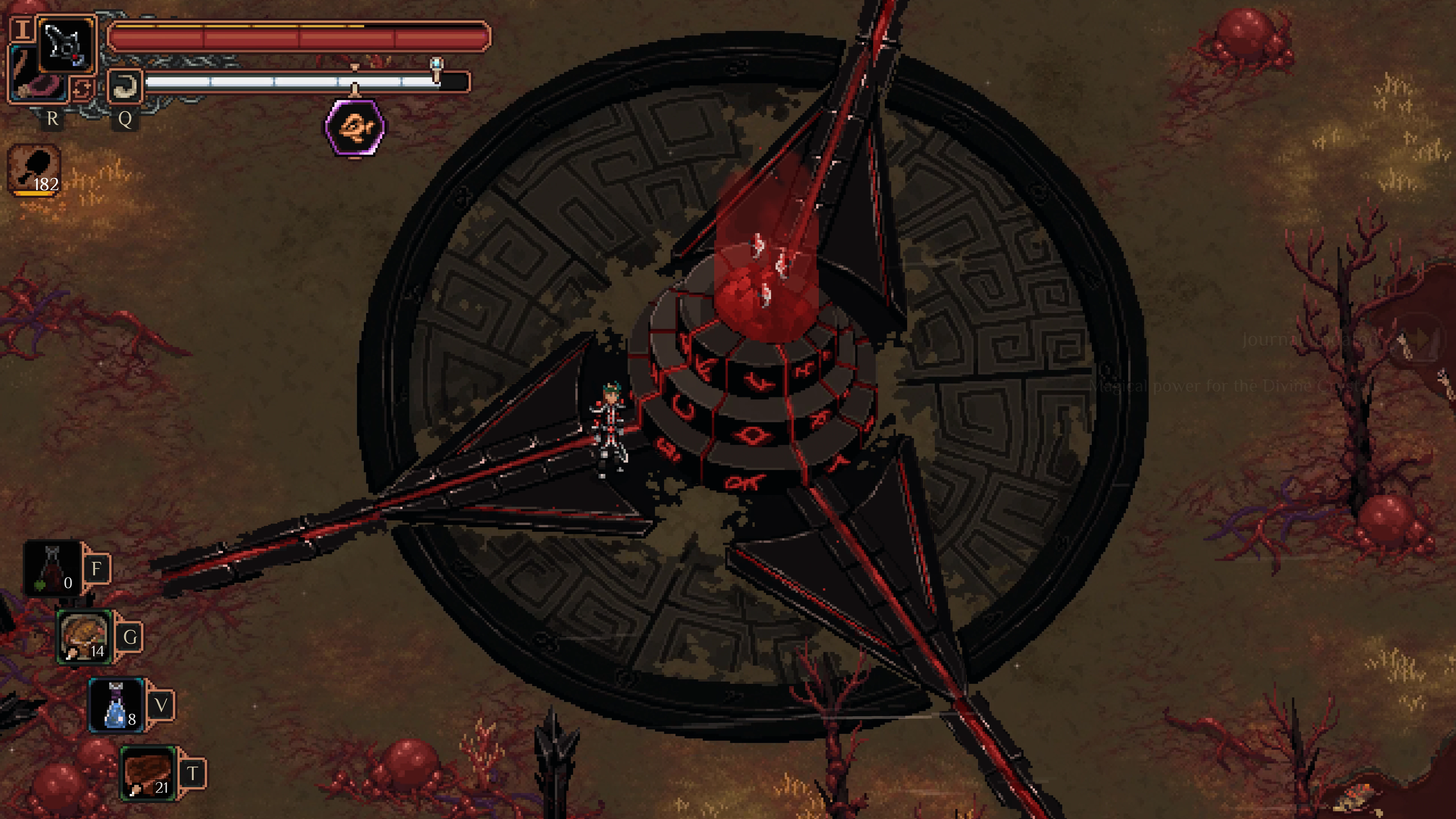Use the stew dish with 14 left
The width and height of the screenshot is (1456, 819).
(84, 636)
